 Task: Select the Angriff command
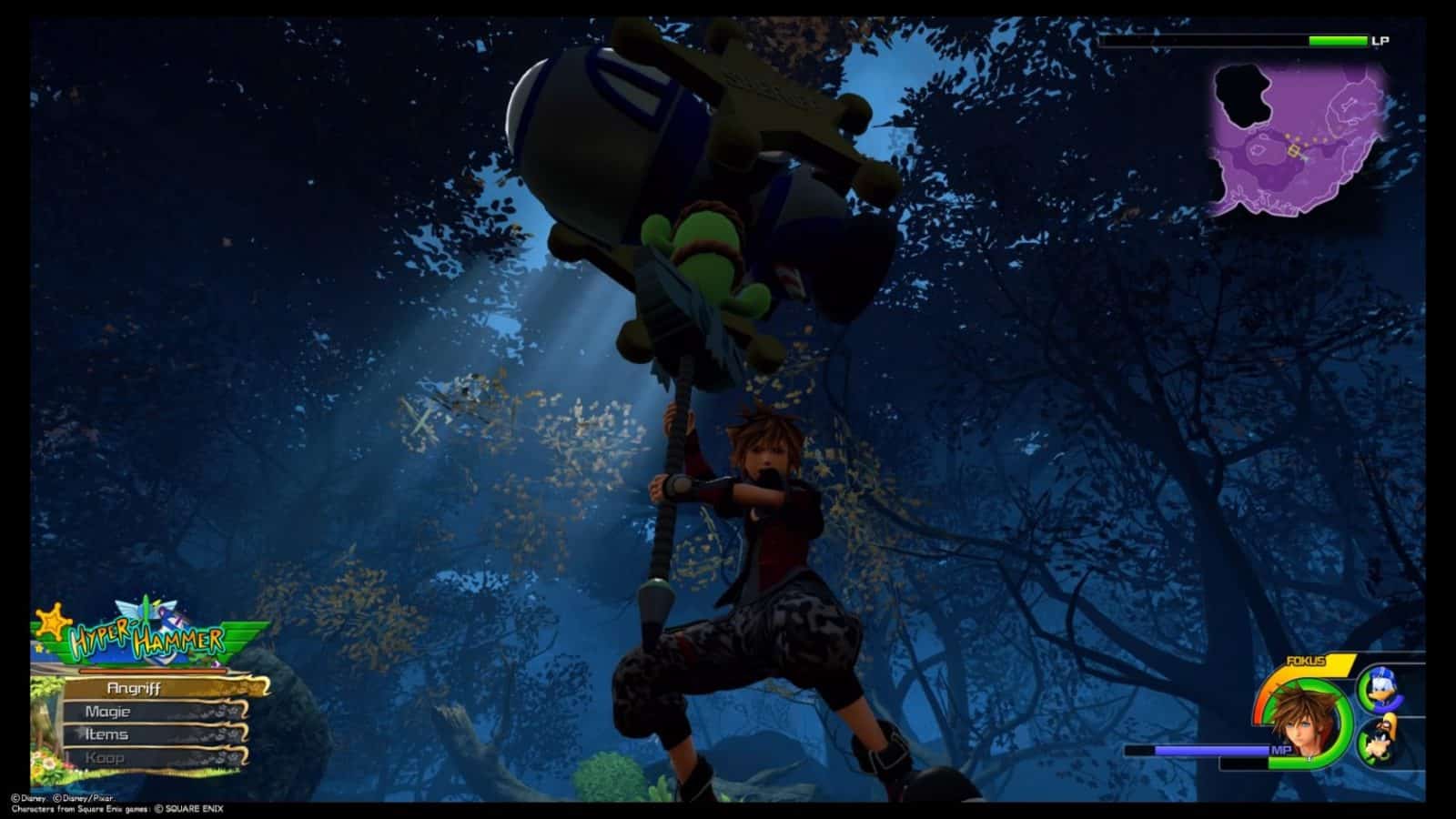[x=136, y=689]
